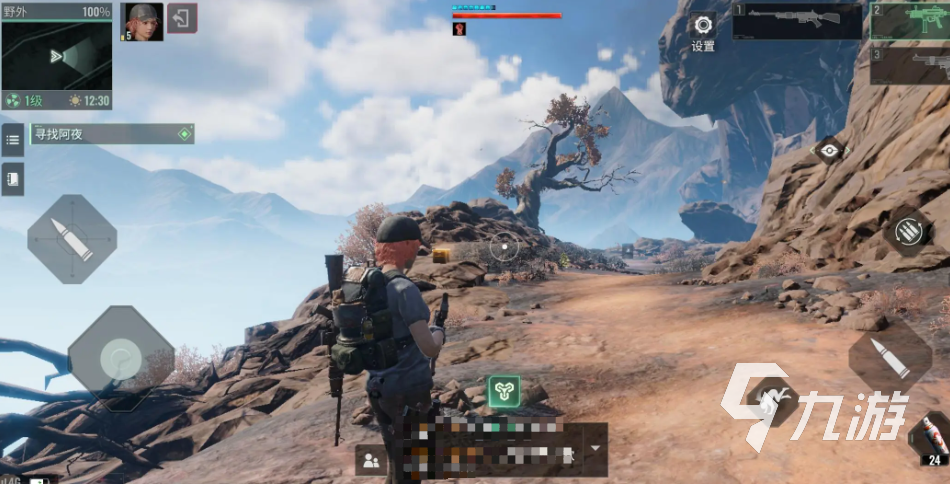Select weapon slot 2 submachine gun

(x=909, y=21)
